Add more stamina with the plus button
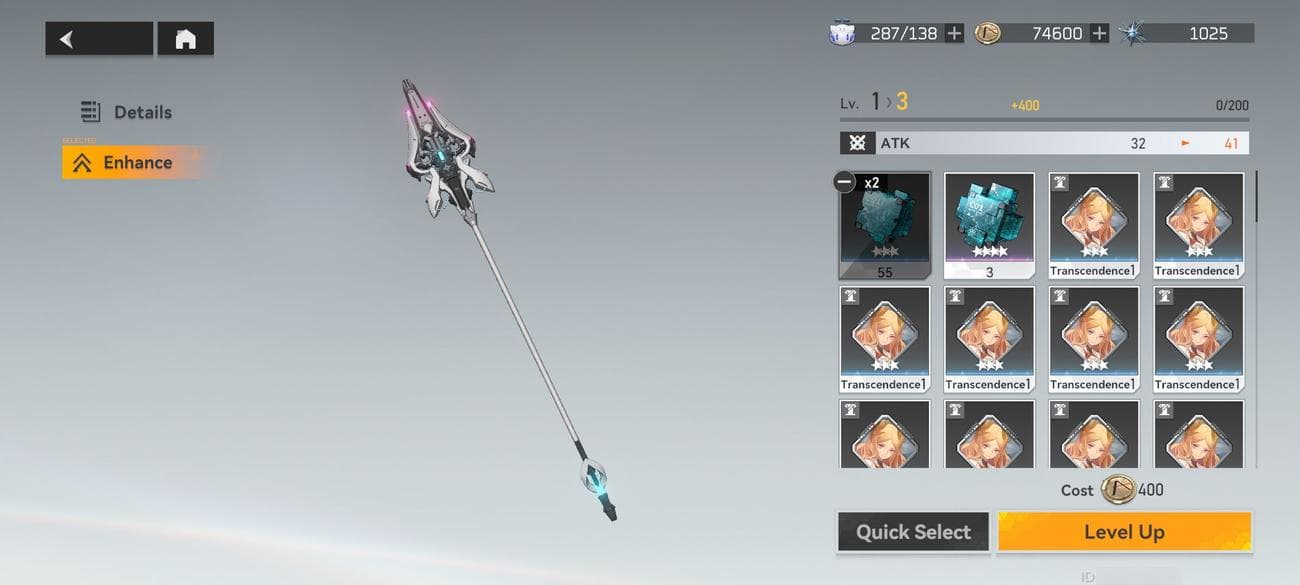This screenshot has width=1300, height=585. coord(955,33)
